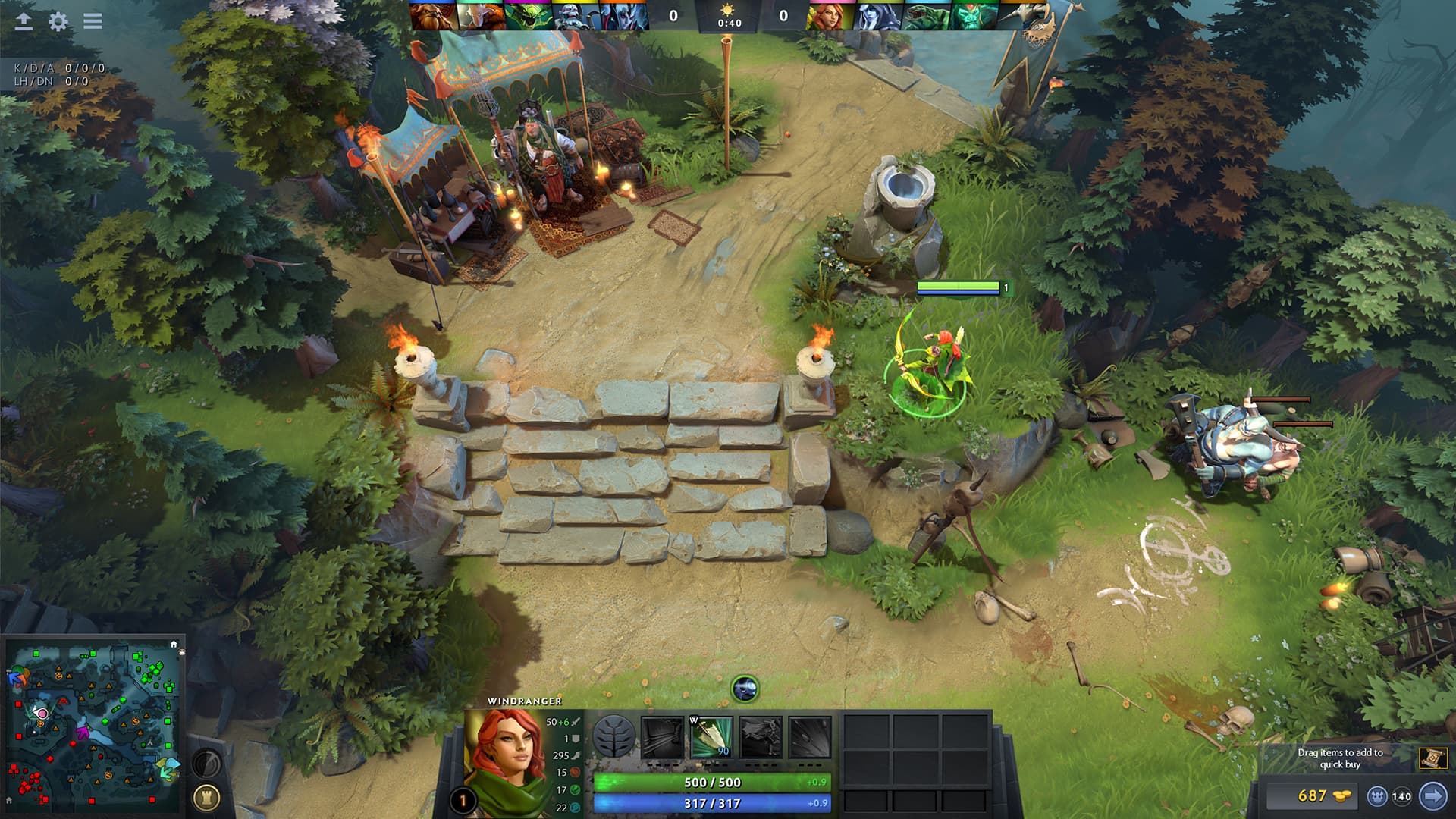Click the courier icon near the gold display

pyautogui.click(x=1378, y=794)
